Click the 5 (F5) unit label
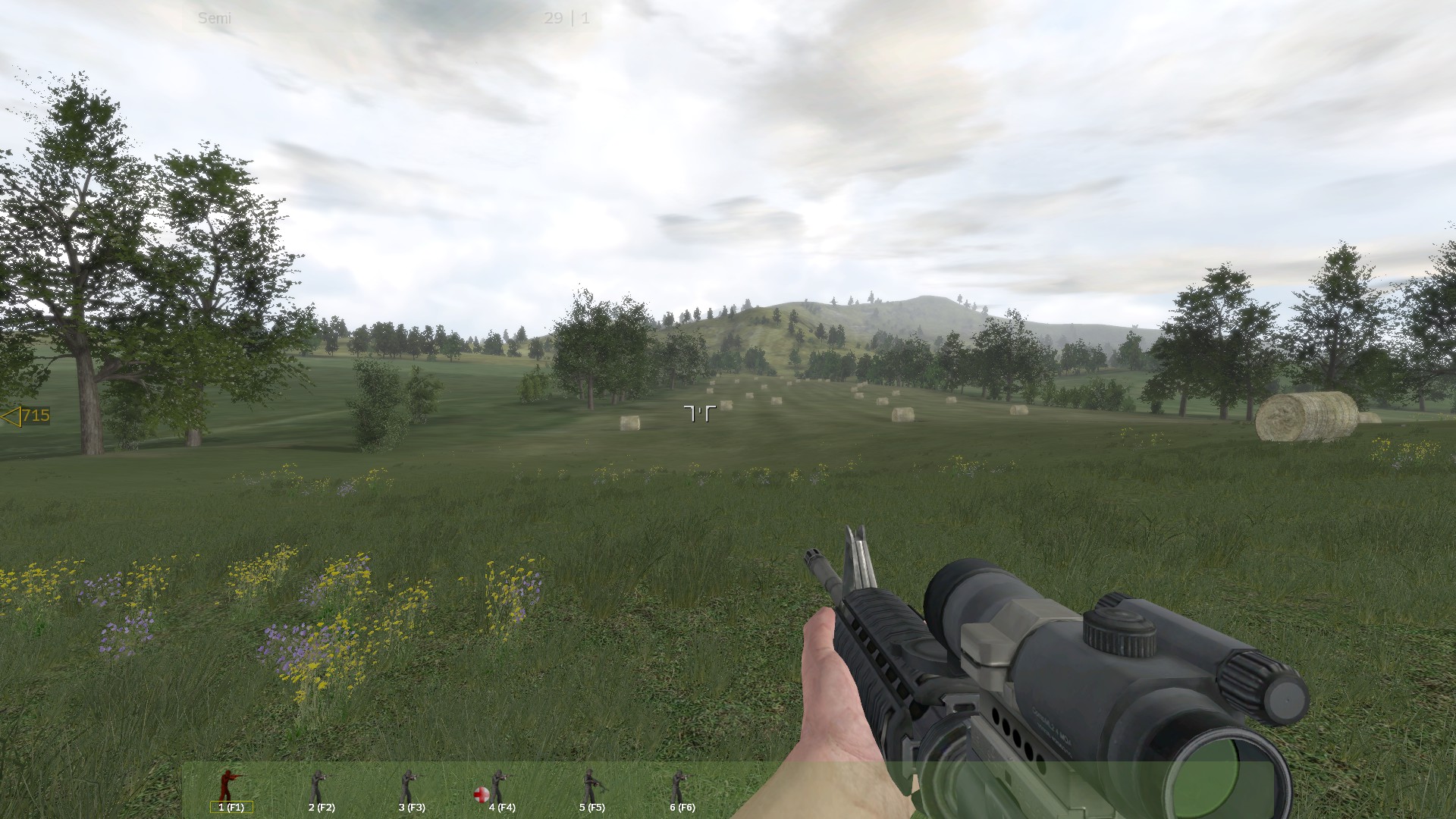This screenshot has height=819, width=1456. coord(592,808)
